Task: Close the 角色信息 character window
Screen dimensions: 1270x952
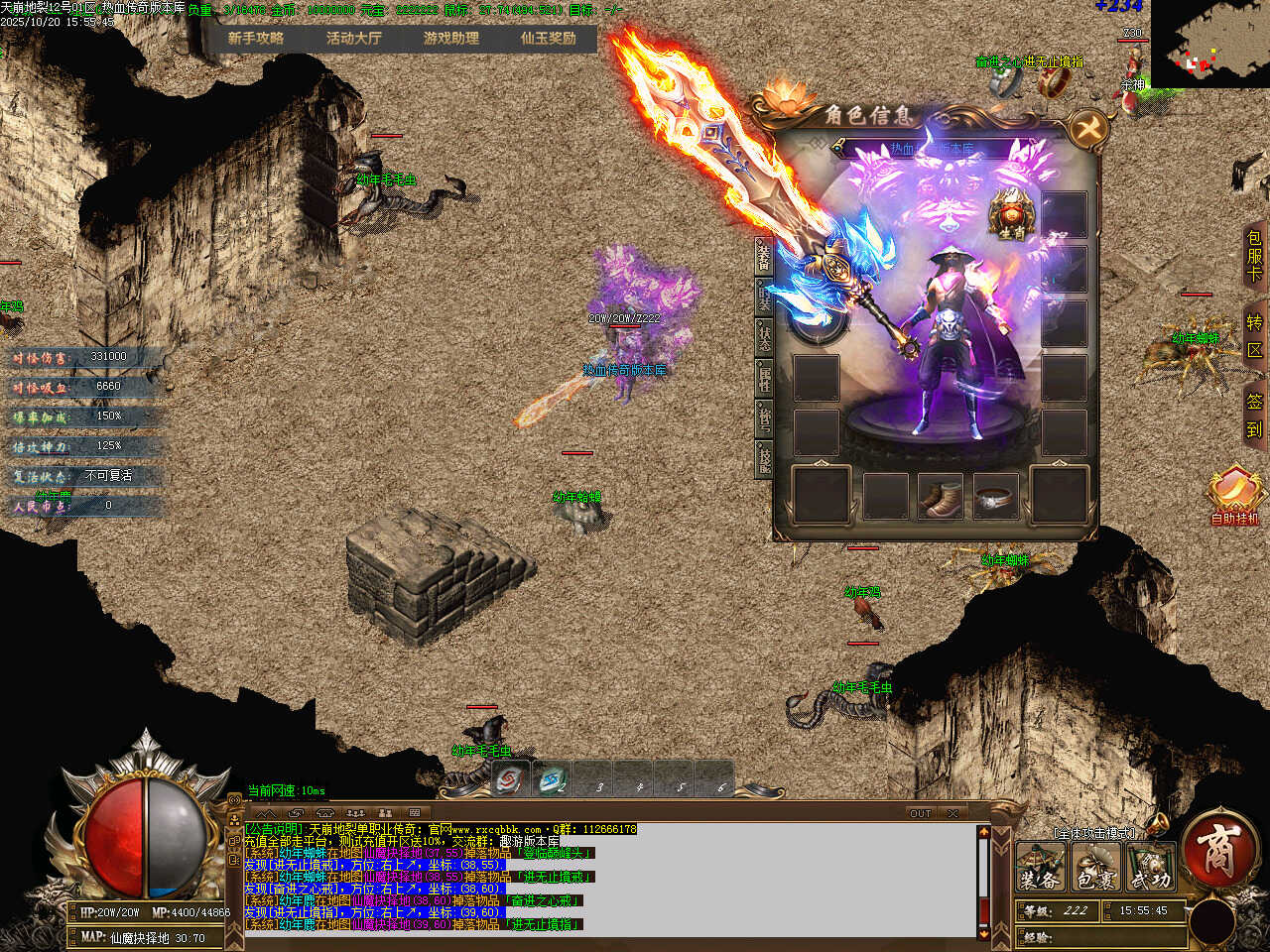Action: [x=1088, y=128]
